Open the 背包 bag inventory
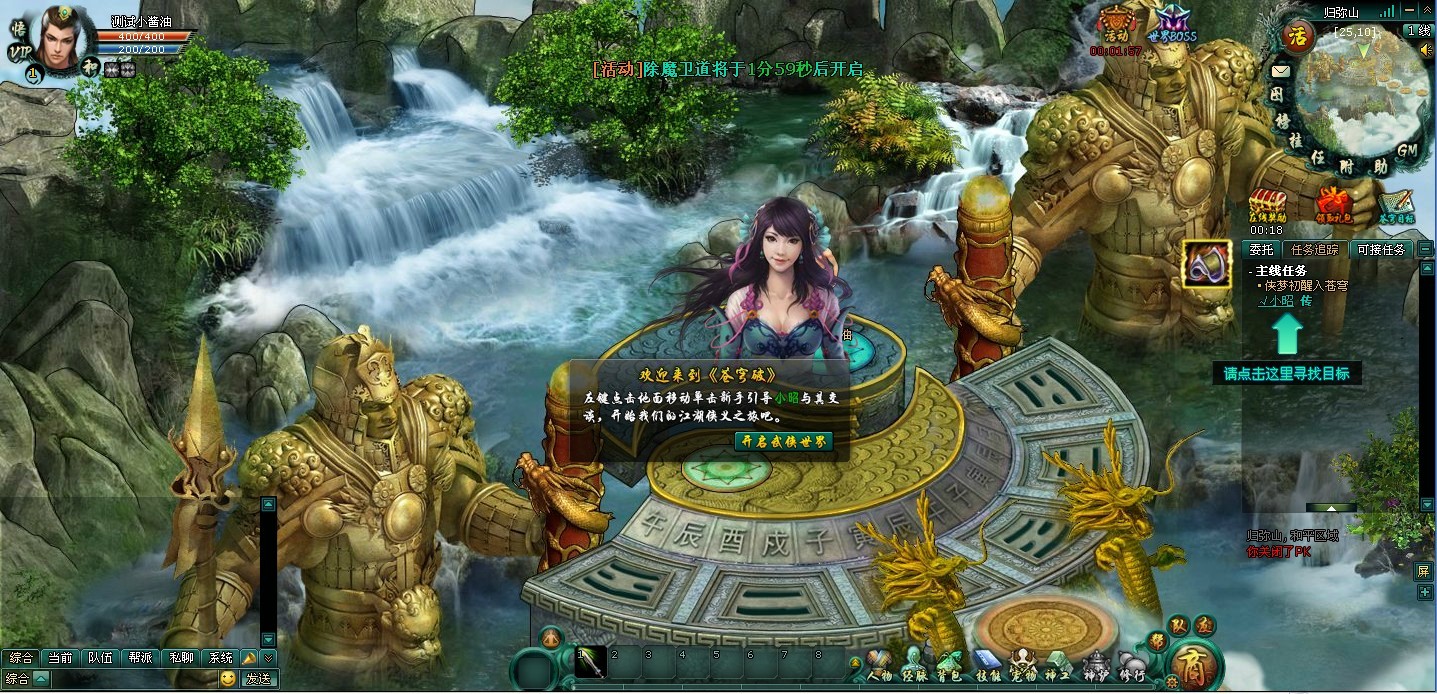This screenshot has width=1437, height=694. pos(949,664)
